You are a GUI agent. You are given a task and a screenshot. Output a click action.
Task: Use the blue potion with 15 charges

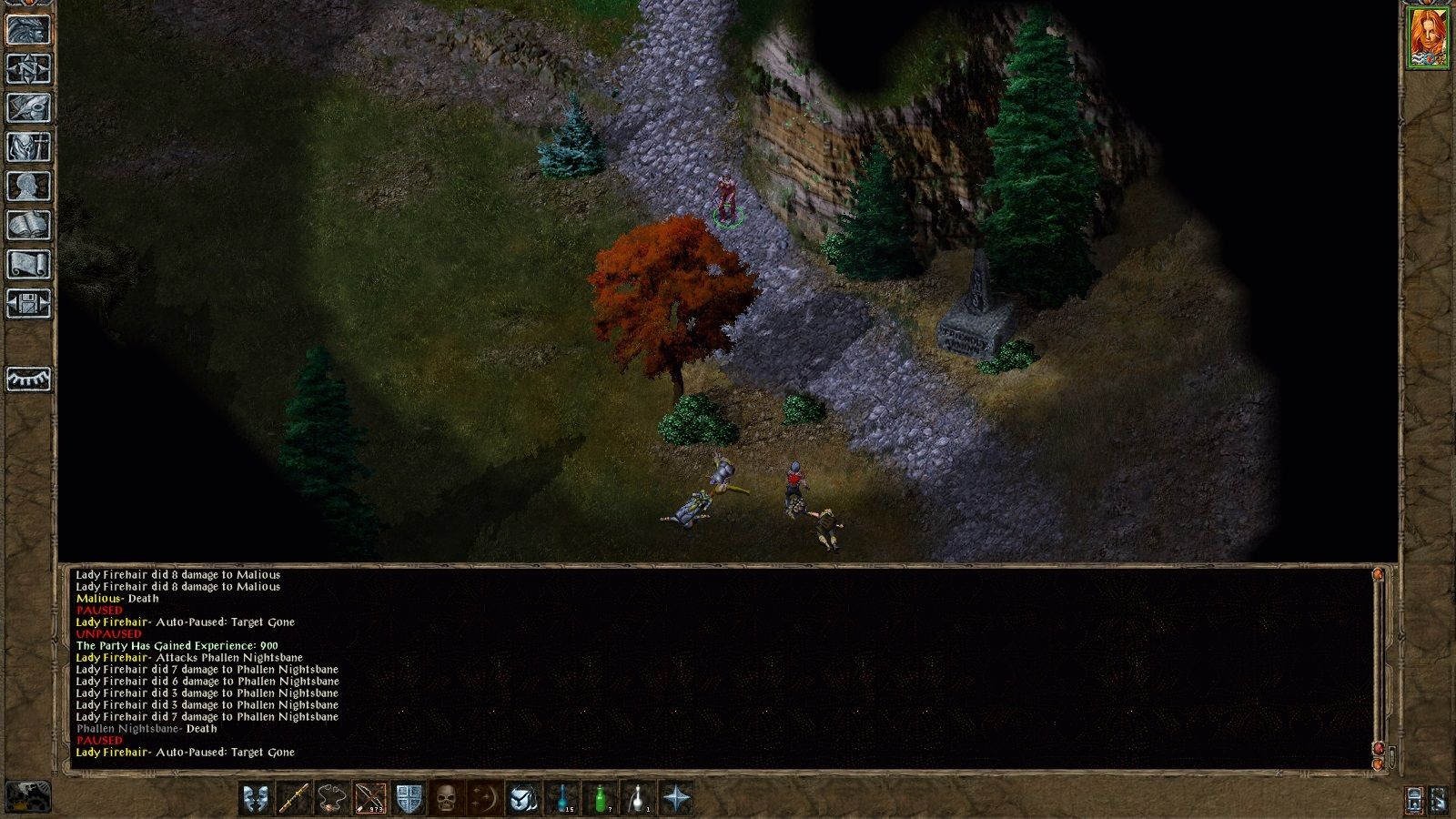561,799
